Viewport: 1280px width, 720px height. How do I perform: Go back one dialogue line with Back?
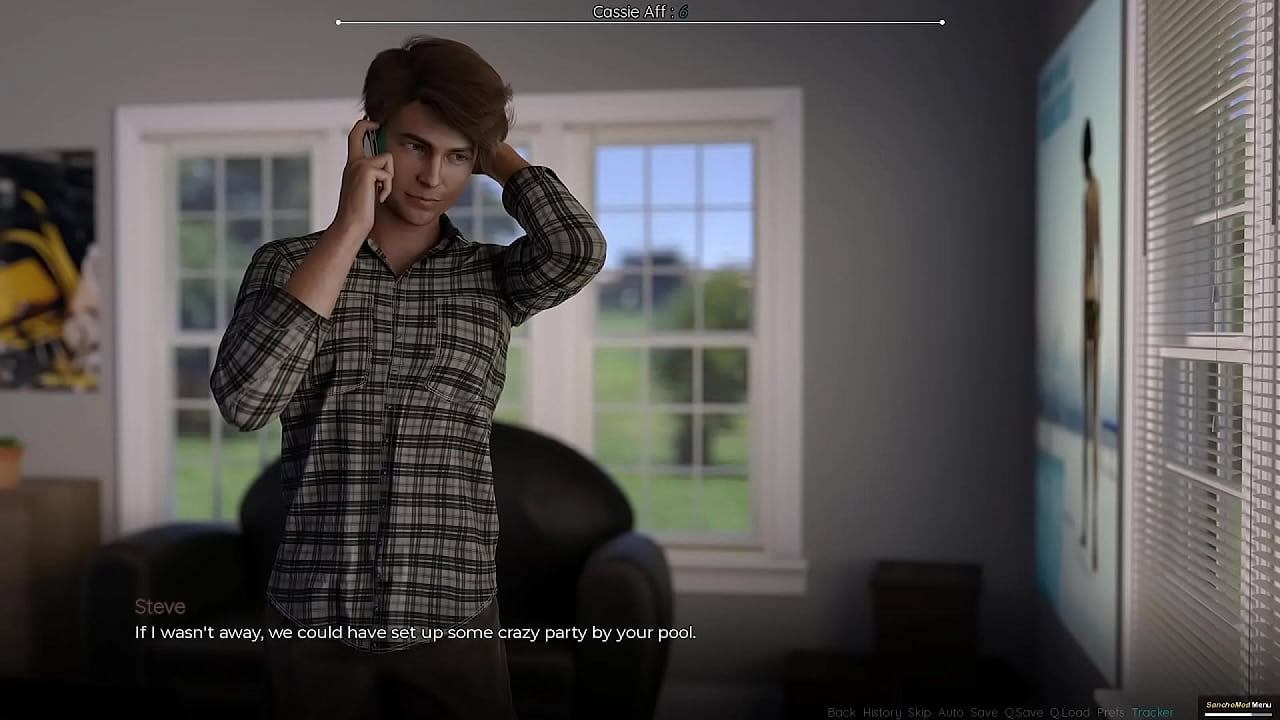pos(841,712)
